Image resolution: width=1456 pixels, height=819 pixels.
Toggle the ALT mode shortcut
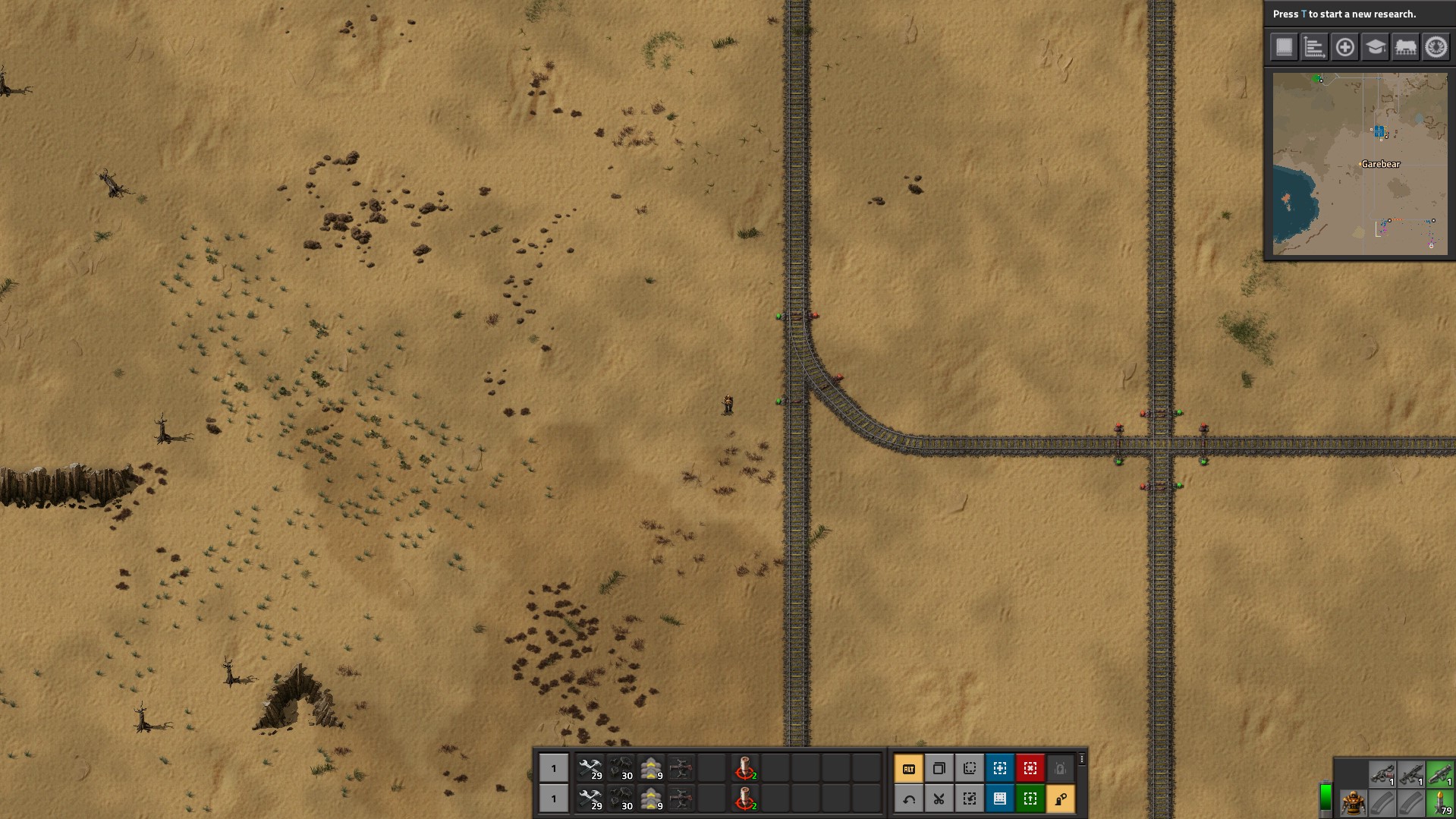coord(908,768)
